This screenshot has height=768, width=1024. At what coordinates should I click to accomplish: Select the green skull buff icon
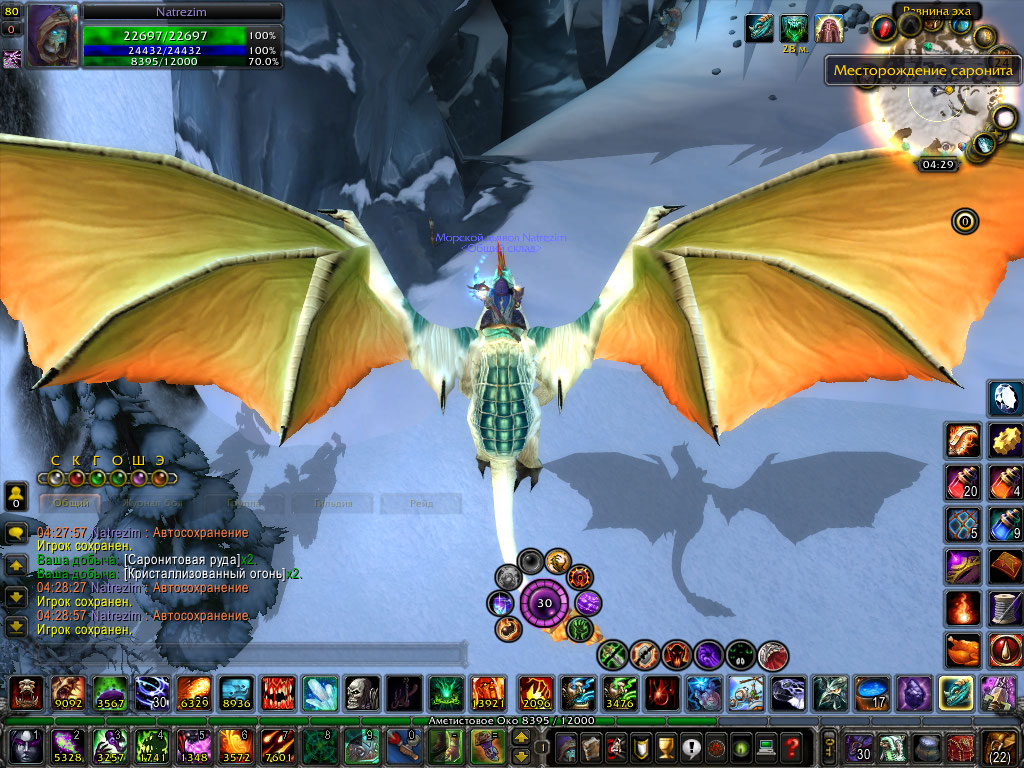(x=794, y=28)
